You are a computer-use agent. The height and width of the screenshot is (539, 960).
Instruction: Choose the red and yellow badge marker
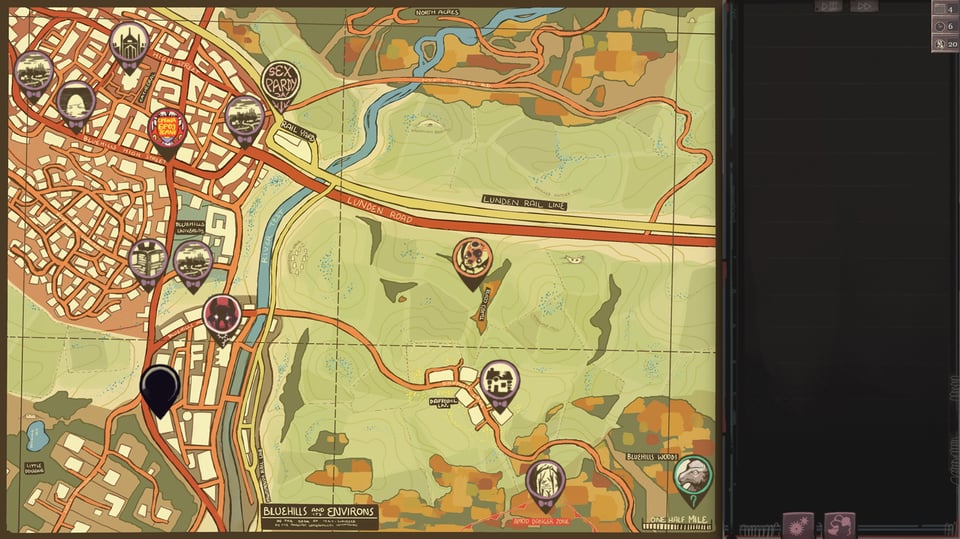[167, 129]
